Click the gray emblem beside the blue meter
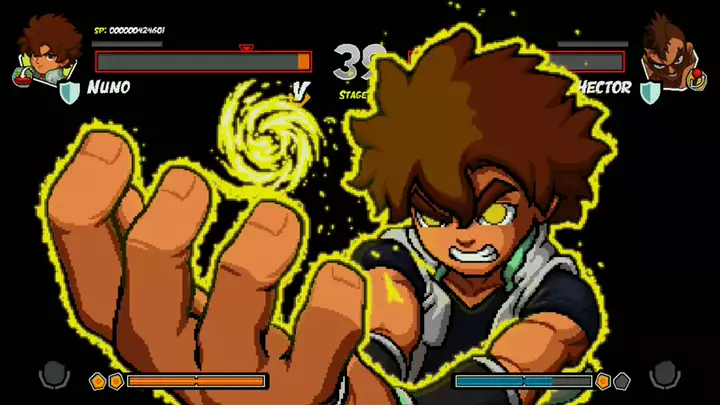The image size is (720, 405). point(665,375)
